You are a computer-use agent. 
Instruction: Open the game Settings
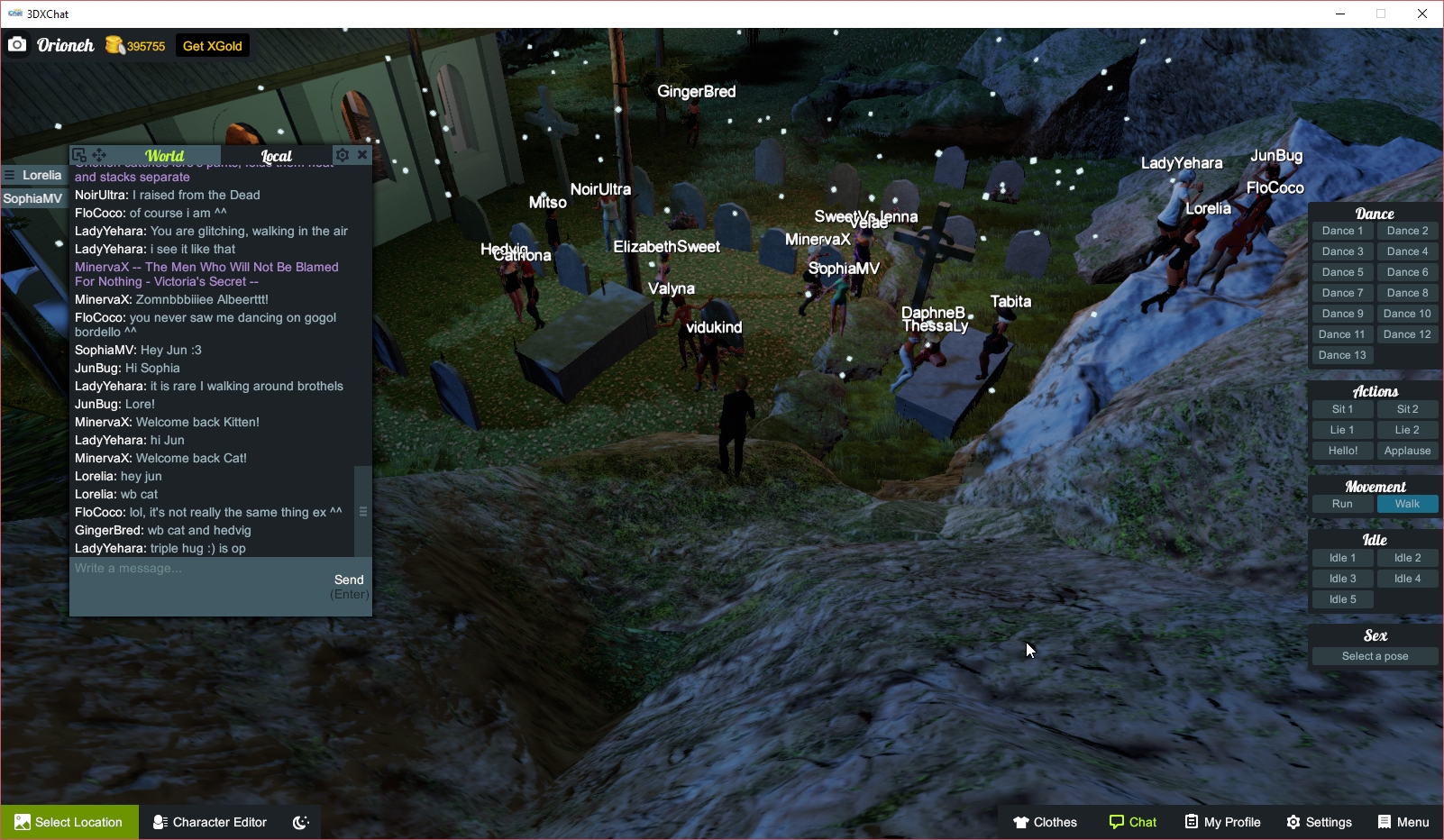(x=1319, y=822)
